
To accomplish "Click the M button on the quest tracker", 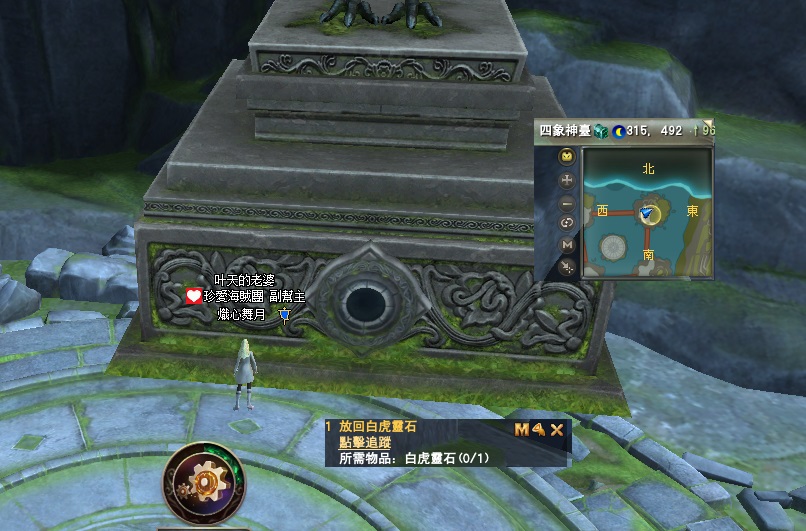I will (522, 430).
